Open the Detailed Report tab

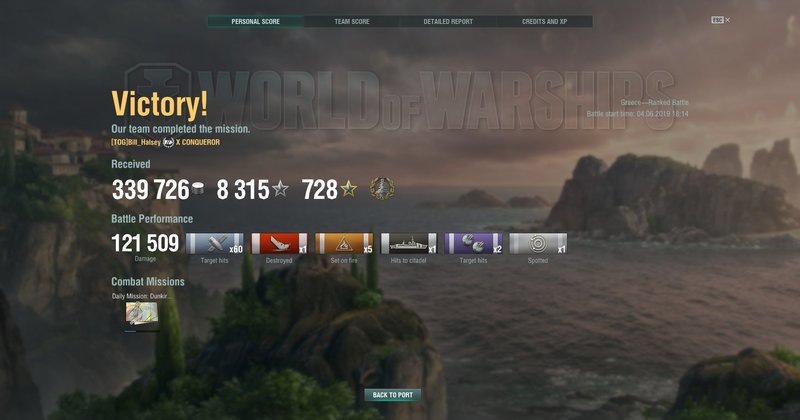447,21
